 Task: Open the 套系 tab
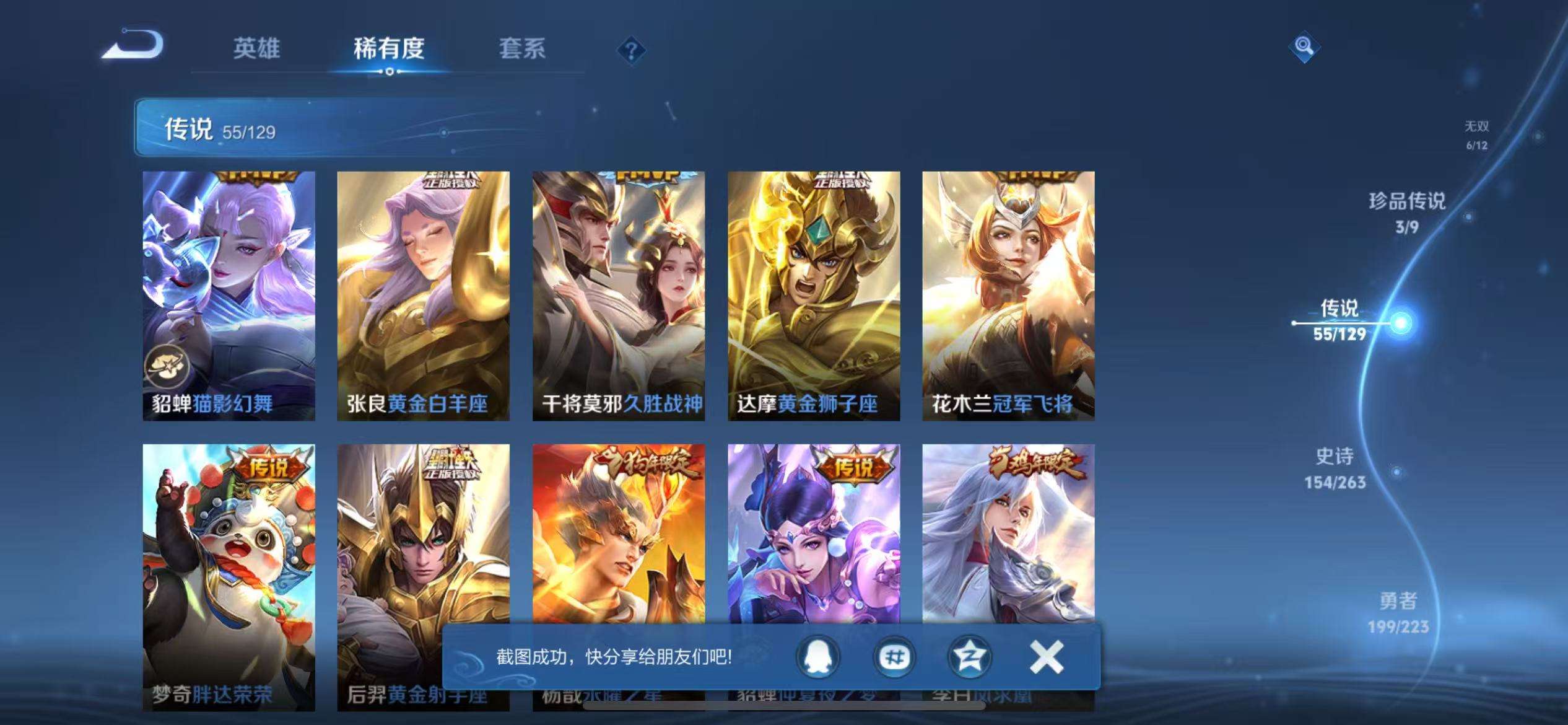[x=523, y=50]
